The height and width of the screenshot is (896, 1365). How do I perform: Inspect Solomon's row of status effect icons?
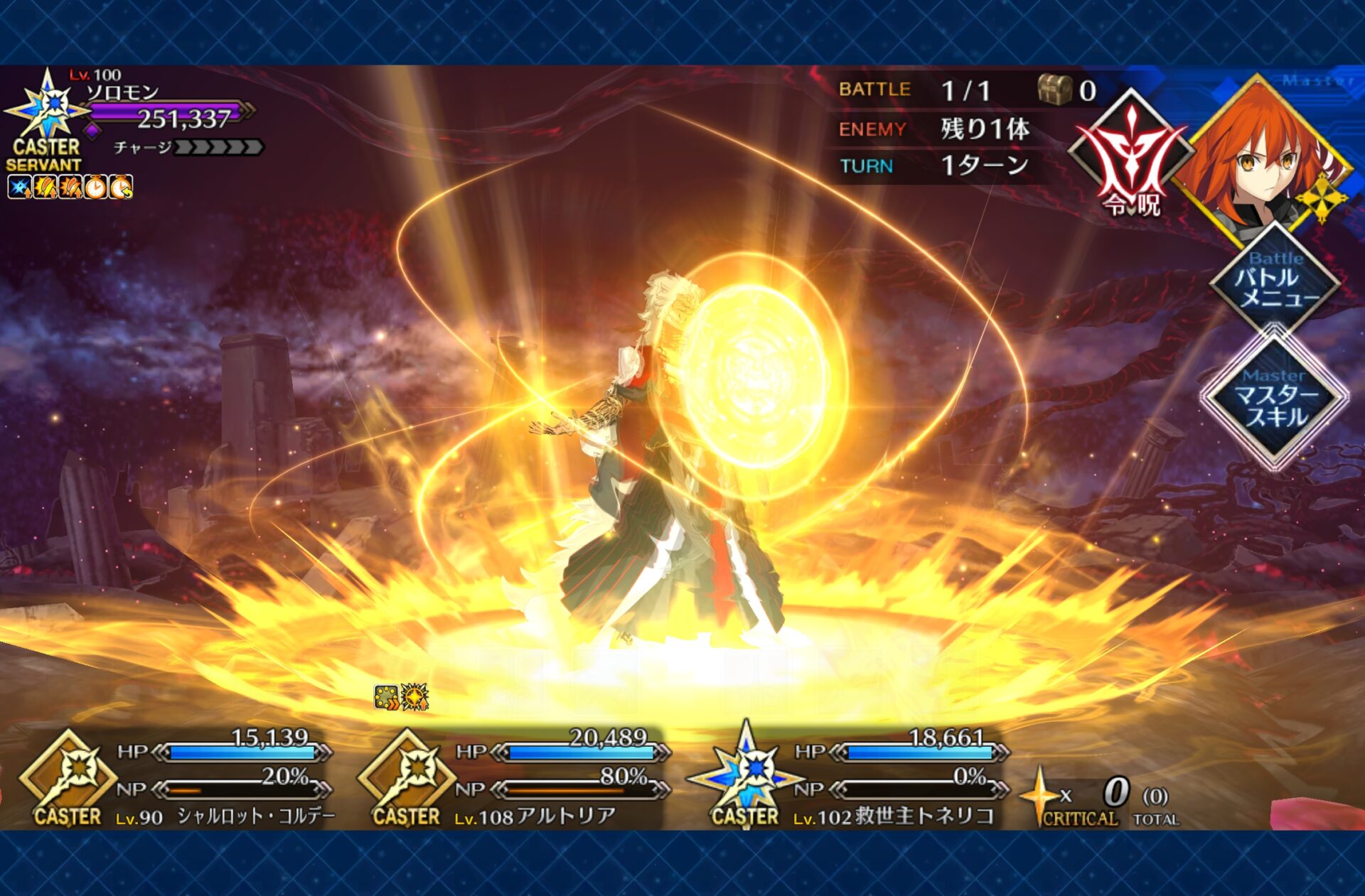(x=70, y=188)
